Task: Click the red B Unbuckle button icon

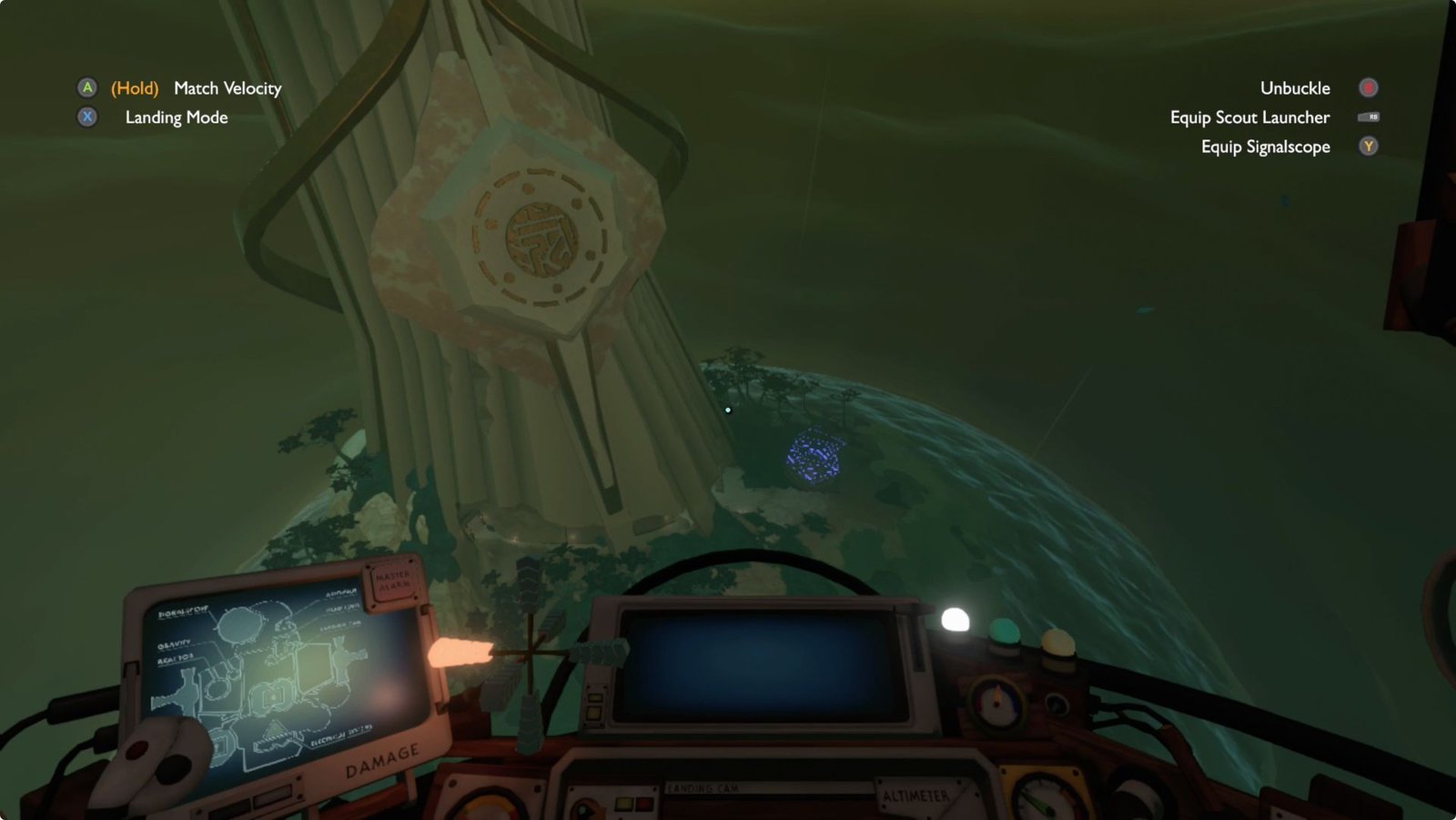Action: coord(1368,88)
